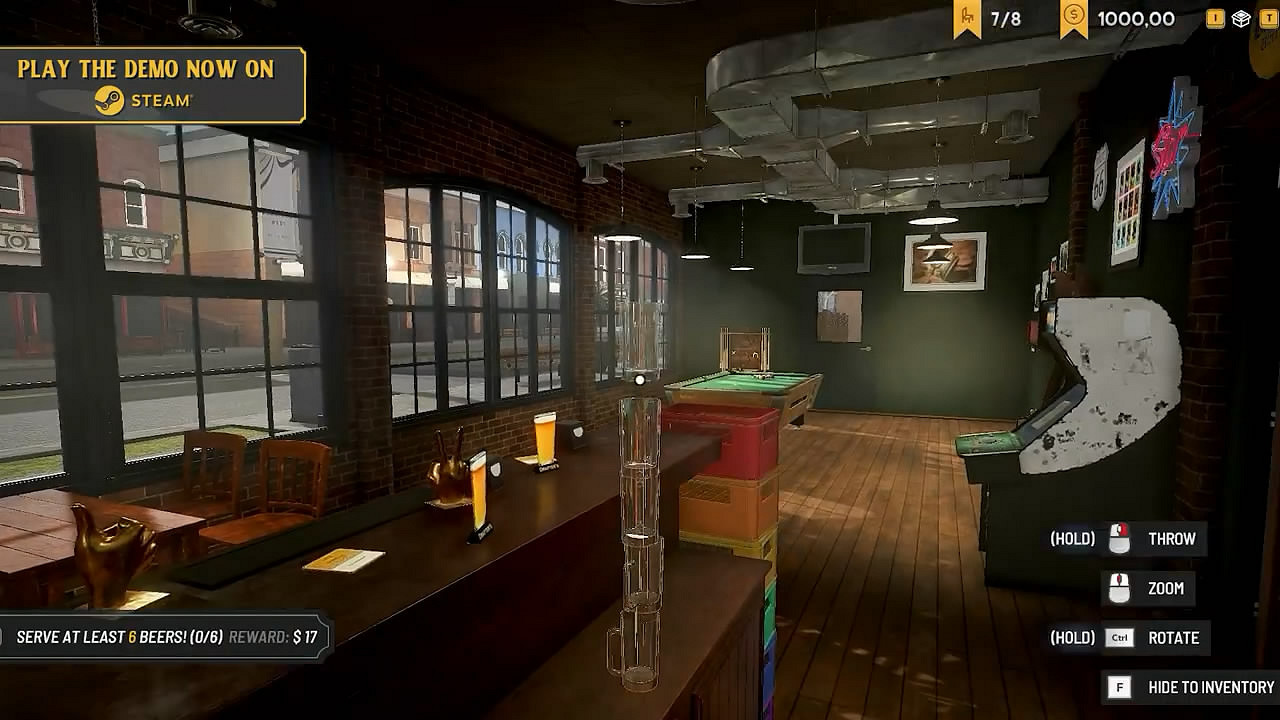The image size is (1280, 720).
Task: Click the Steam logo icon
Action: 110,101
